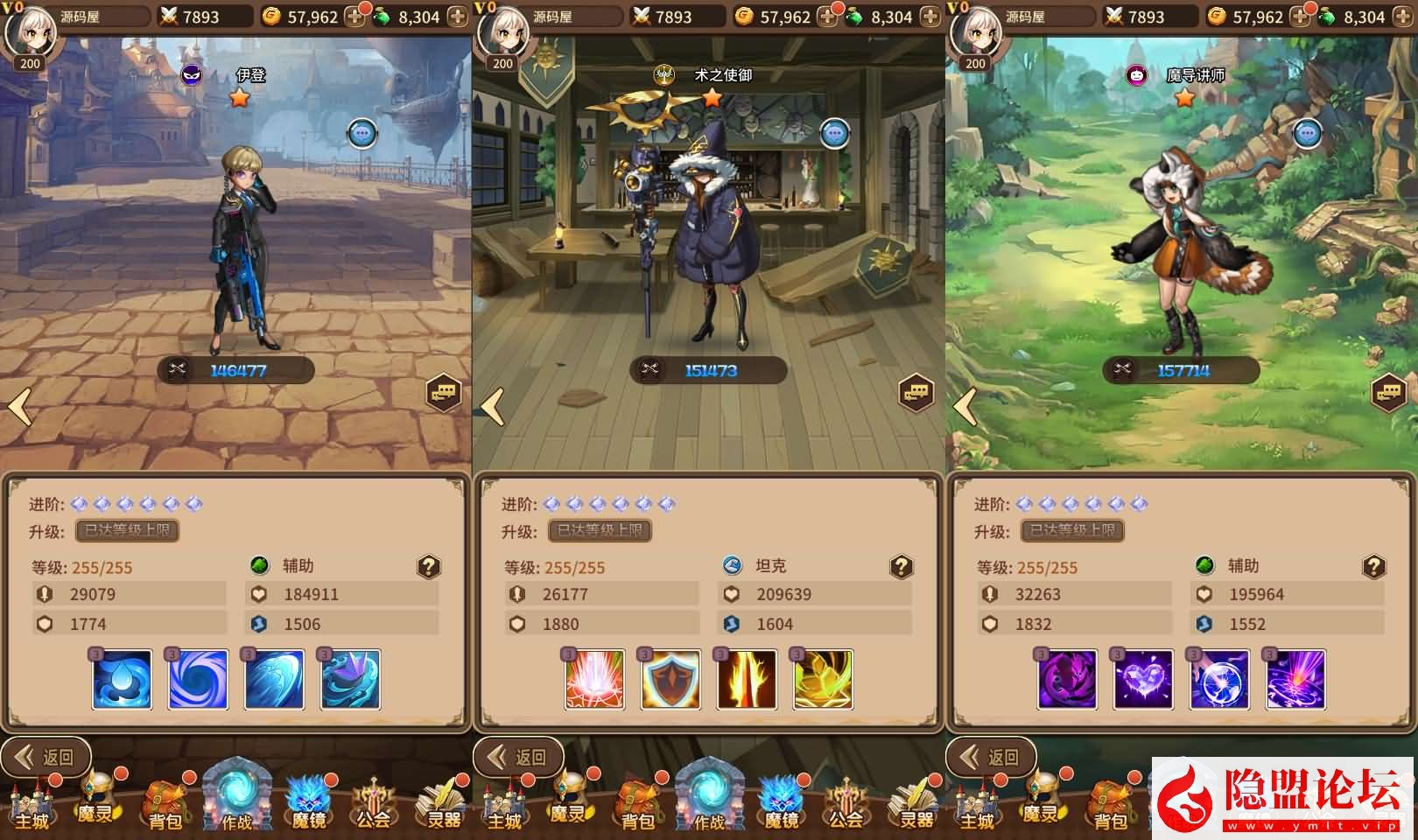Open the chat bubble on 伊登's screen
This screenshot has width=1418, height=840.
pyautogui.click(x=362, y=134)
